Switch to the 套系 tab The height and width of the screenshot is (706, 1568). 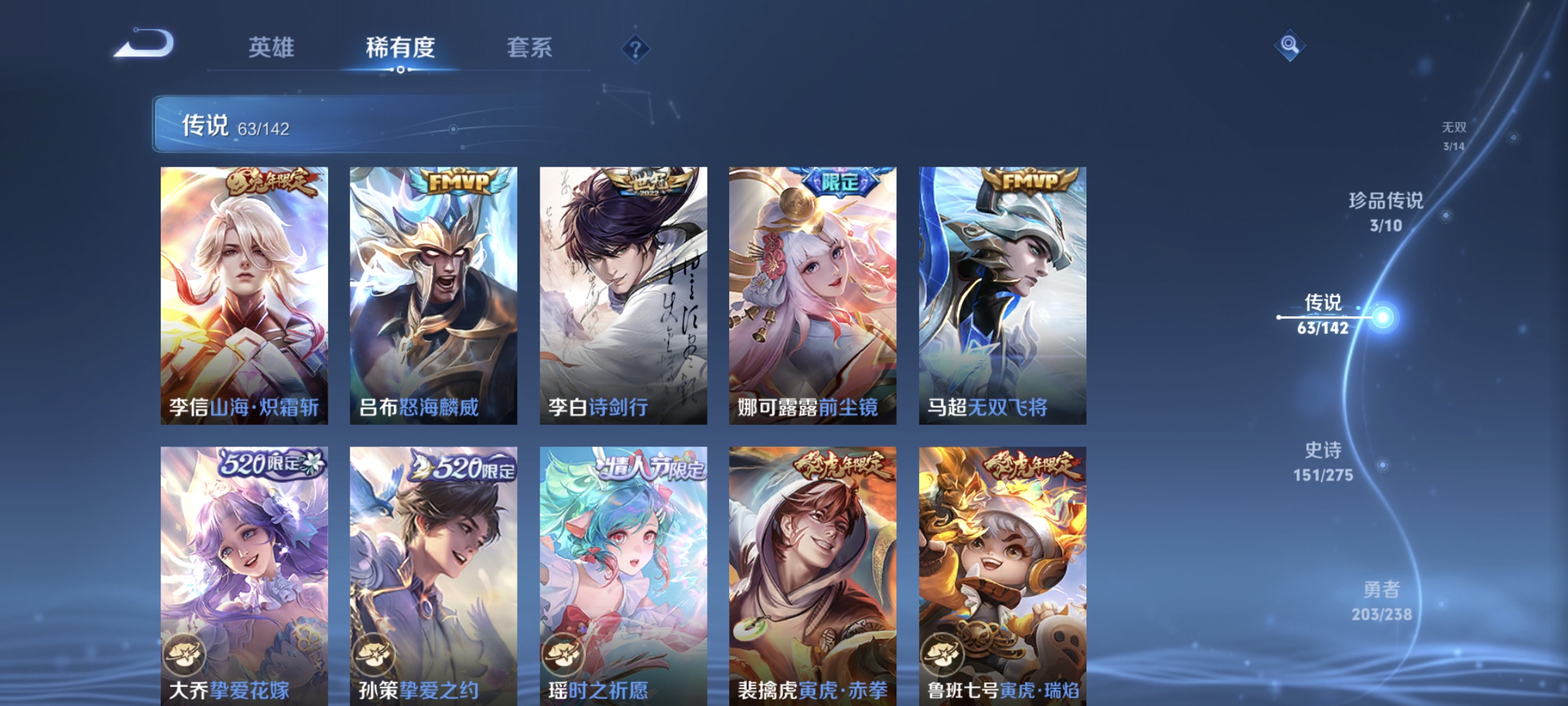click(x=531, y=48)
